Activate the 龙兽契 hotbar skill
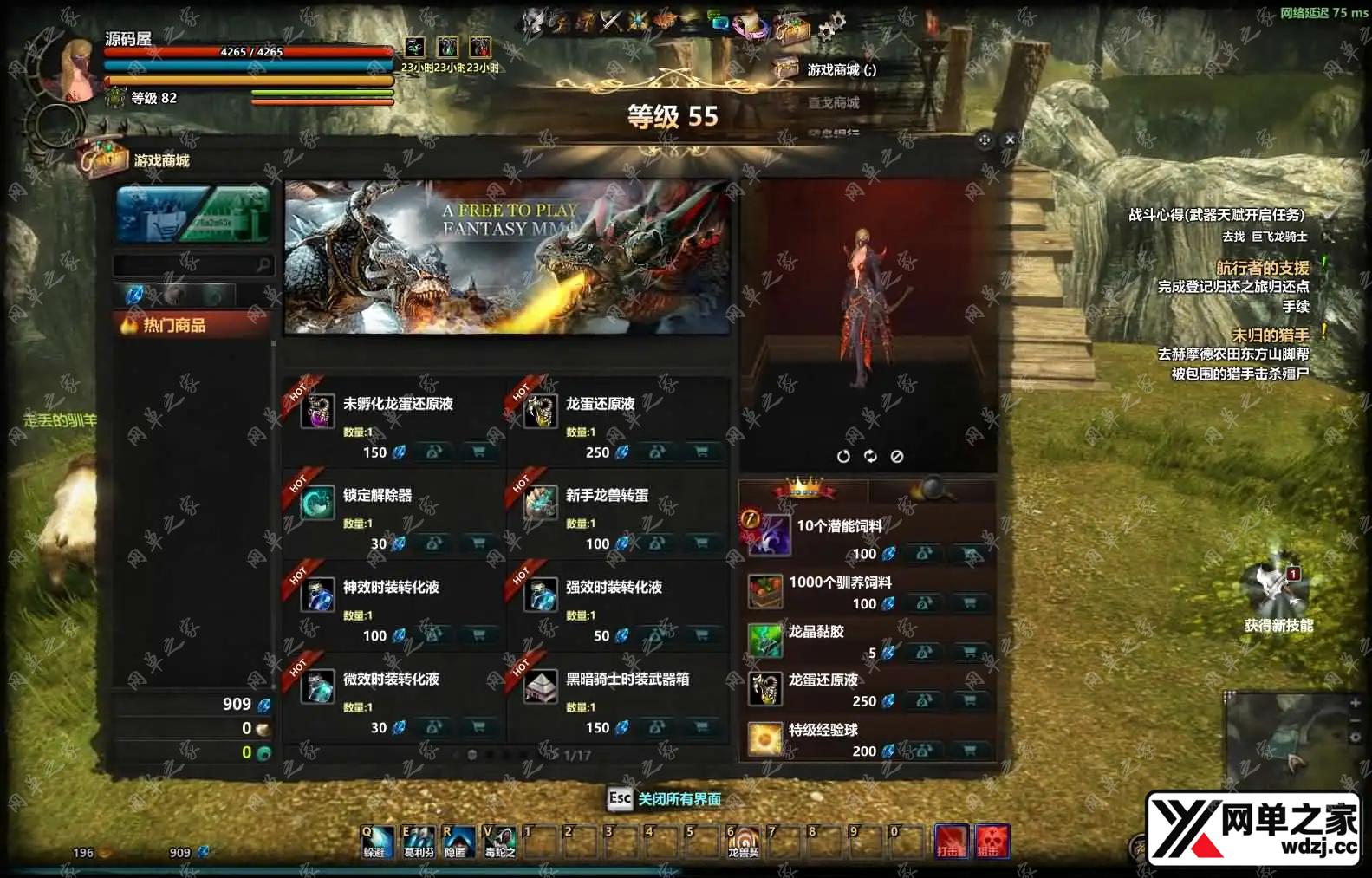The image size is (1372, 878). click(x=743, y=841)
